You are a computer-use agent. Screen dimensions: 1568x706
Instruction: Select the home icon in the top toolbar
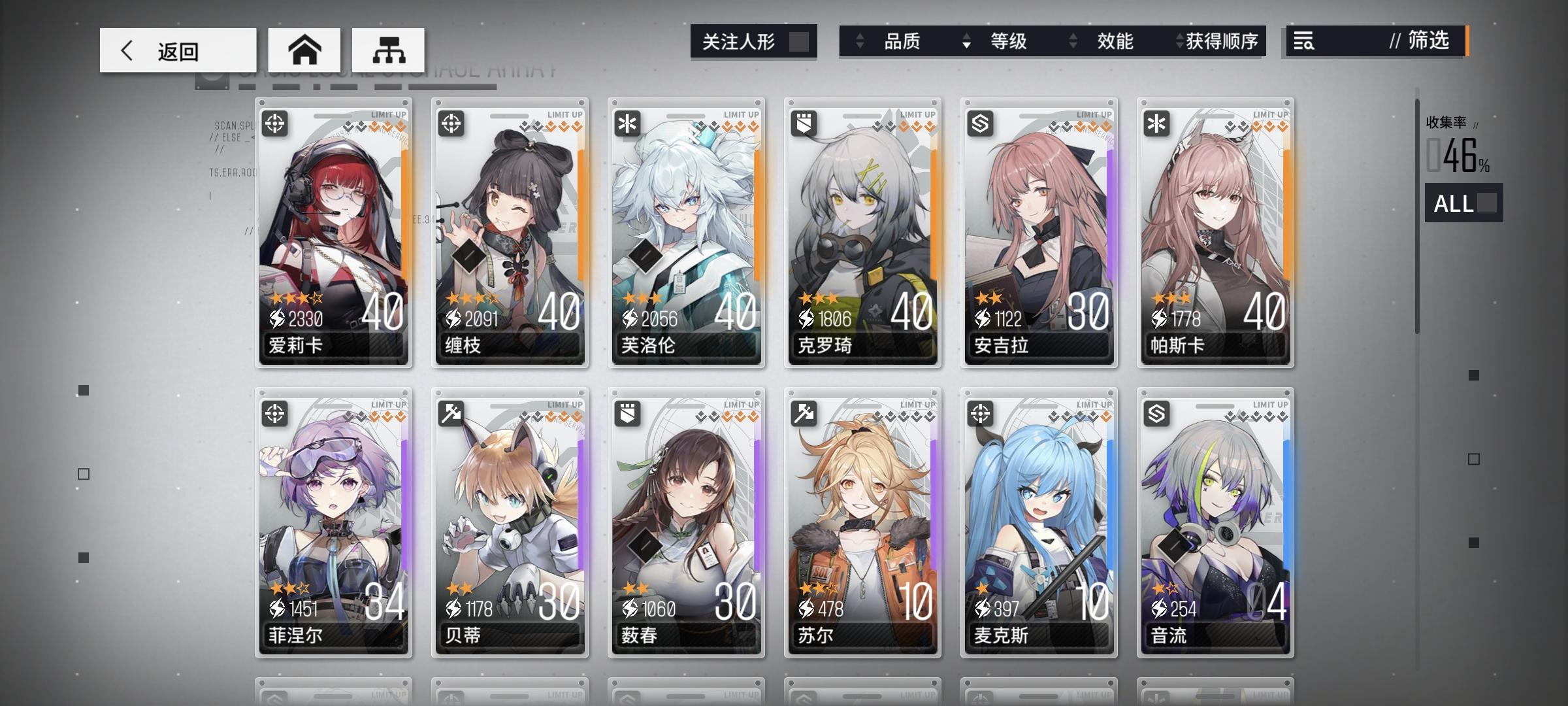[x=304, y=49]
